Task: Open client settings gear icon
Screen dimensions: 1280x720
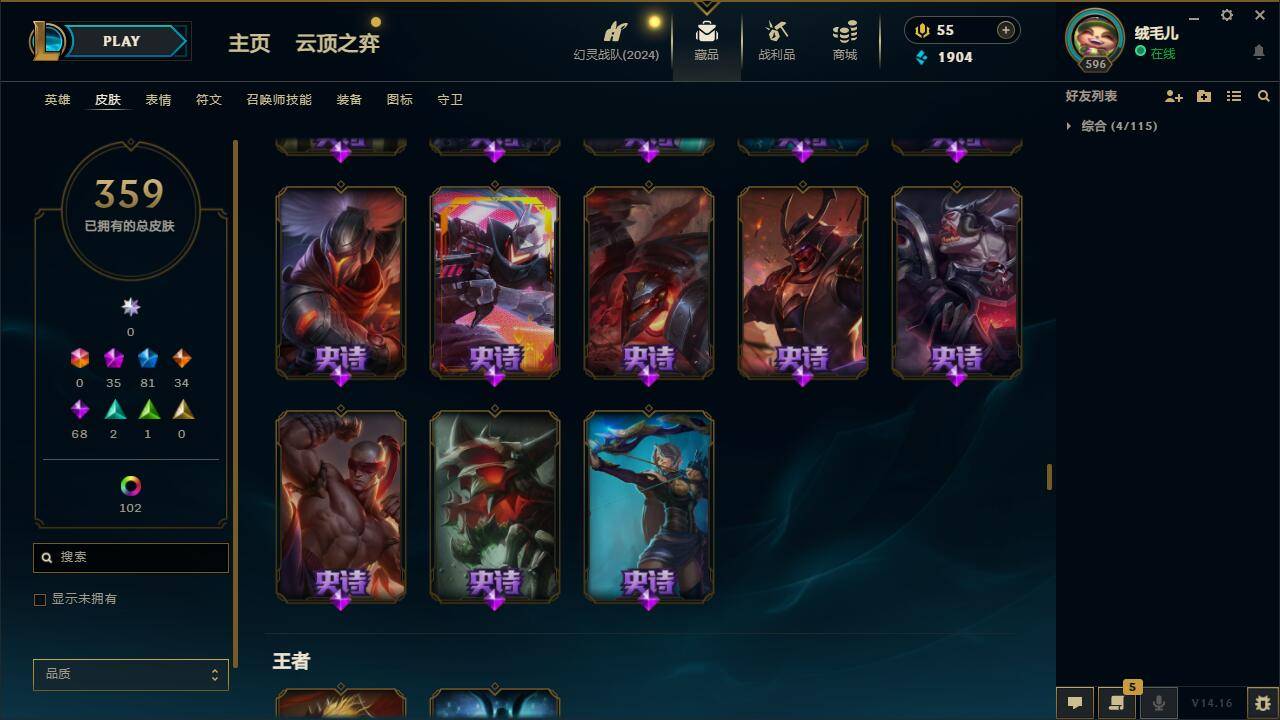Action: (x=1226, y=15)
